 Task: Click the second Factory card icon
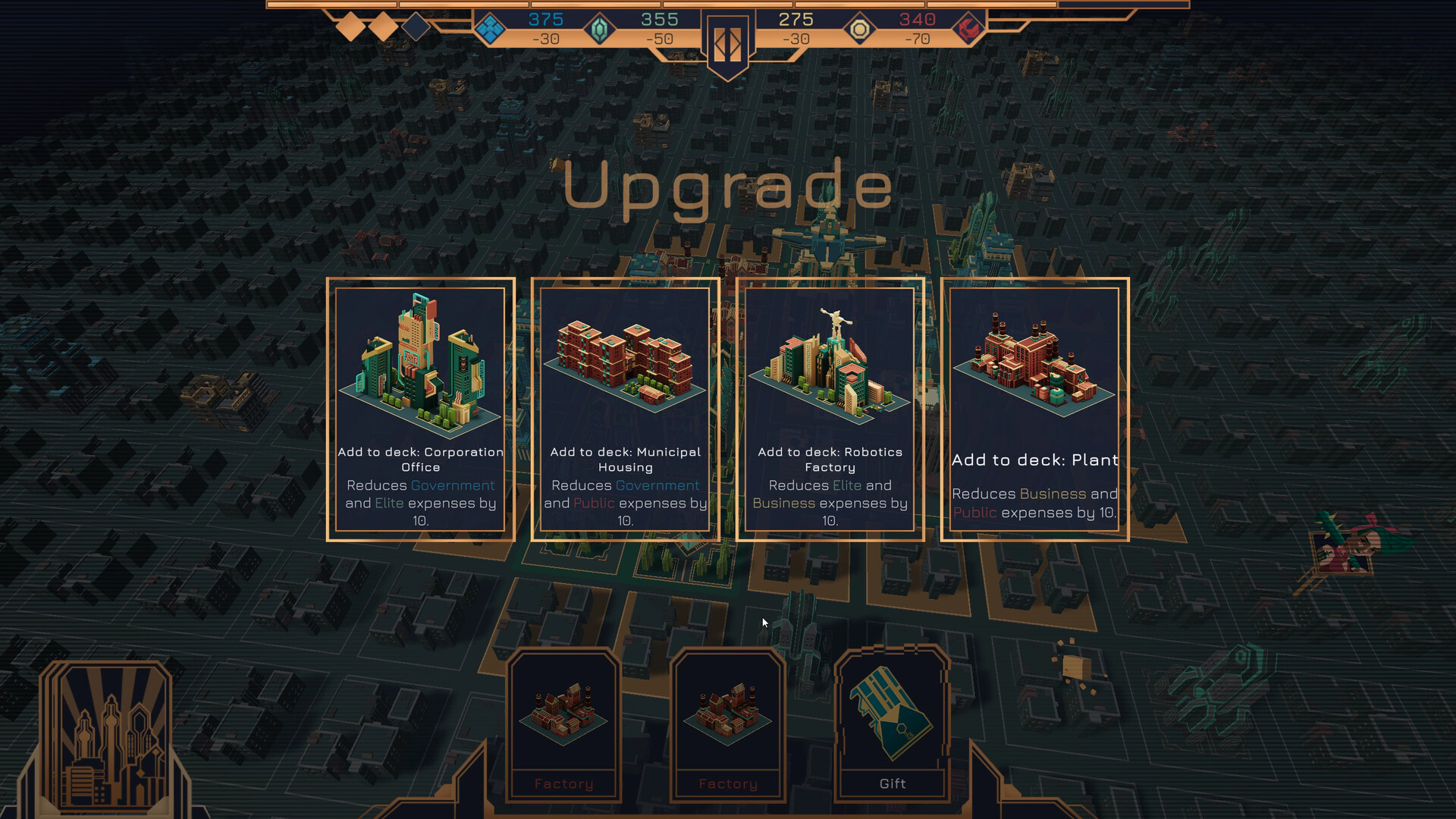728,717
